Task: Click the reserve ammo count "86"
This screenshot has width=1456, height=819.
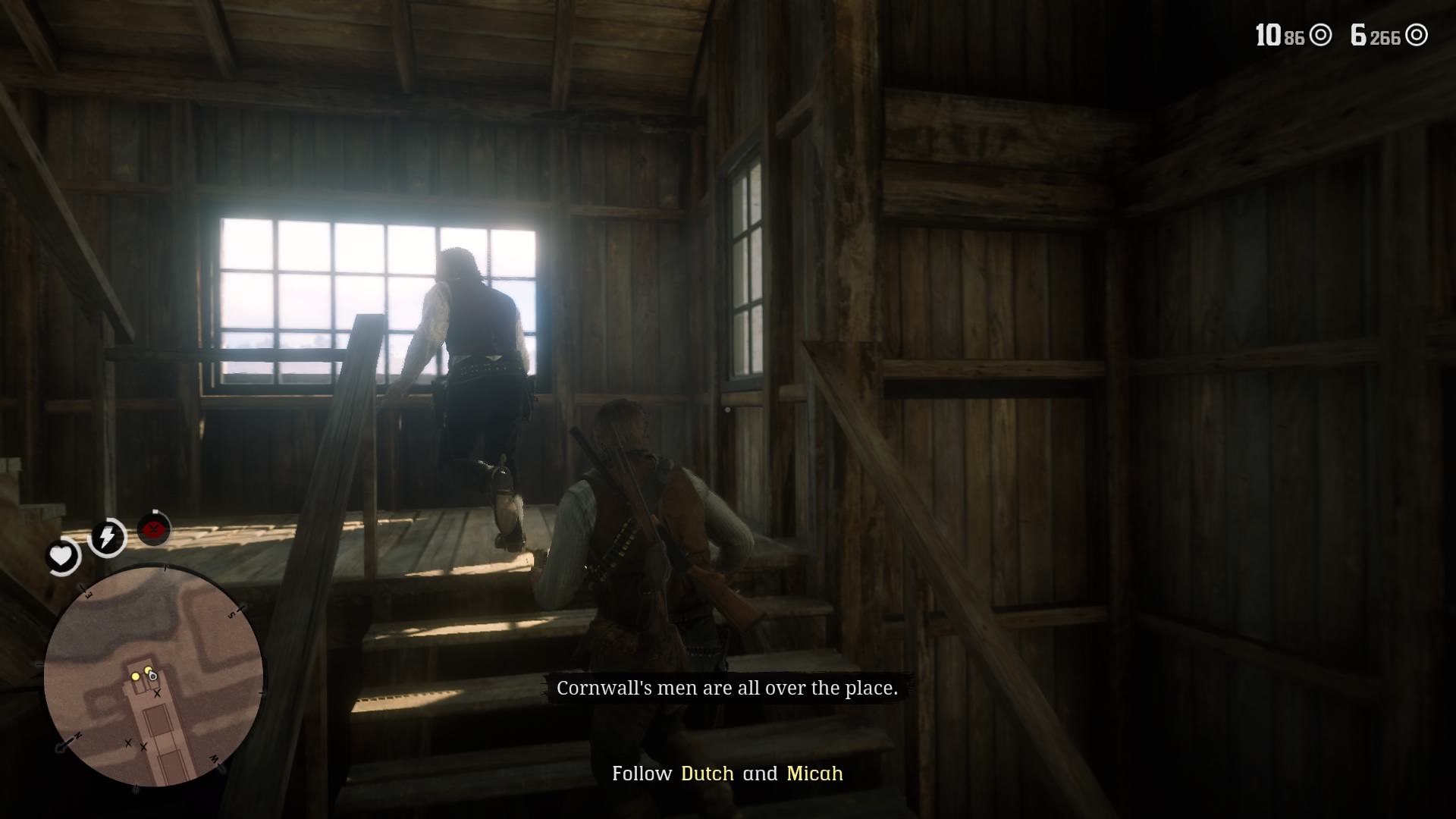Action: tap(1294, 36)
